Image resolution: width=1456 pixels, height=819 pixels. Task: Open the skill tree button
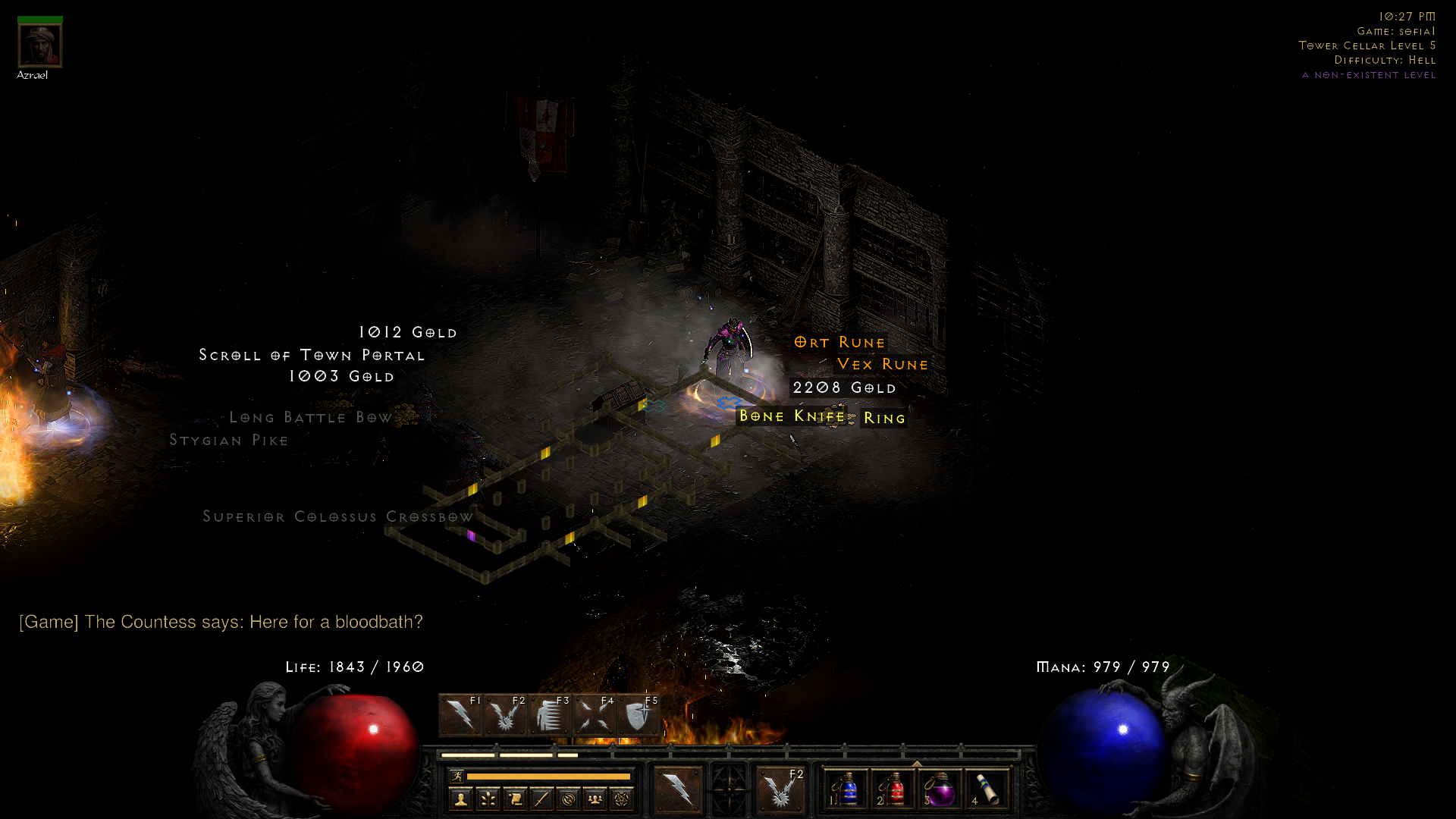click(x=488, y=799)
